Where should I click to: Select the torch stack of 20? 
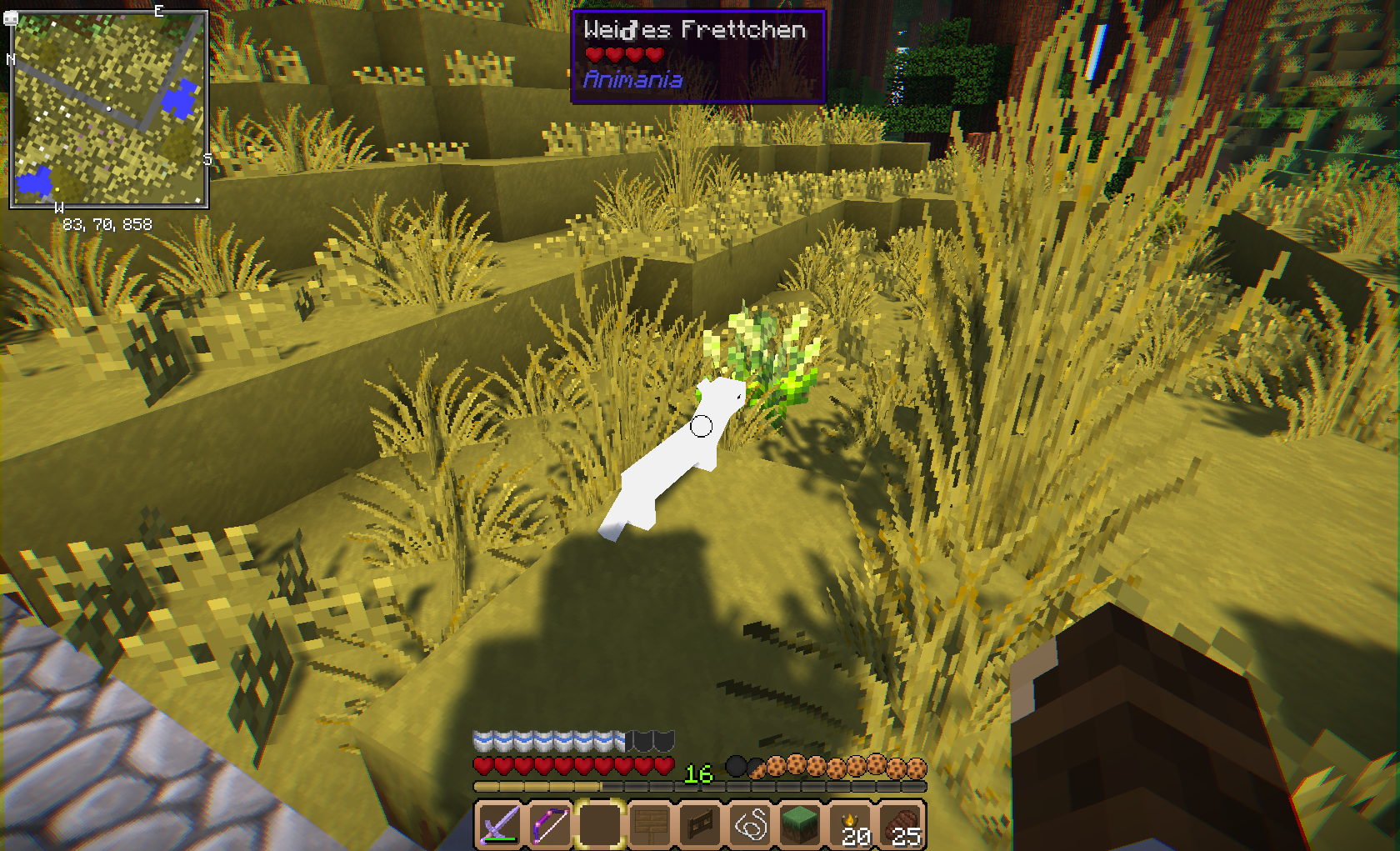tap(852, 825)
